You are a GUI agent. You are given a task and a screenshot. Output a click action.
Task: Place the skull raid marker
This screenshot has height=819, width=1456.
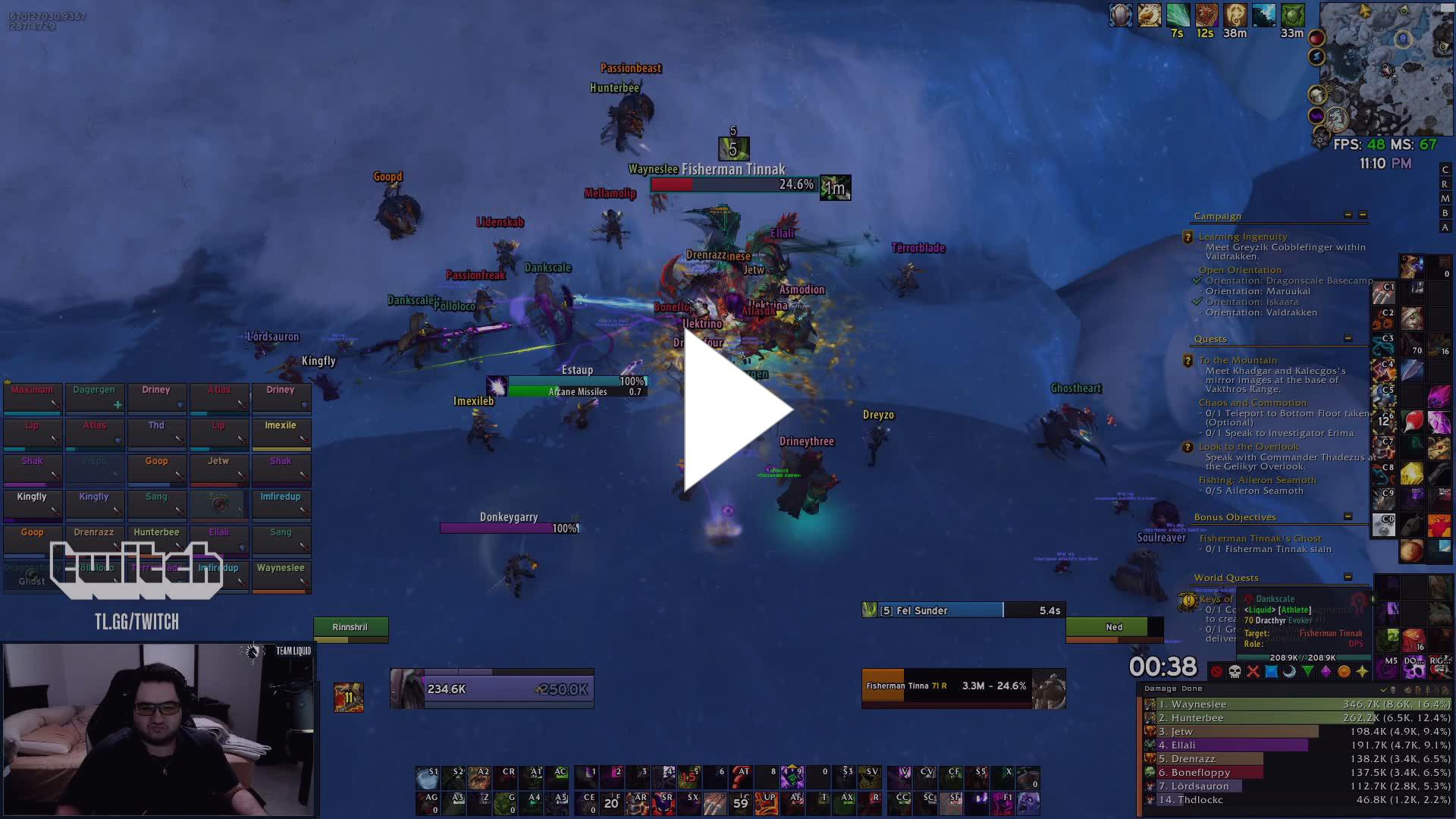1235,672
